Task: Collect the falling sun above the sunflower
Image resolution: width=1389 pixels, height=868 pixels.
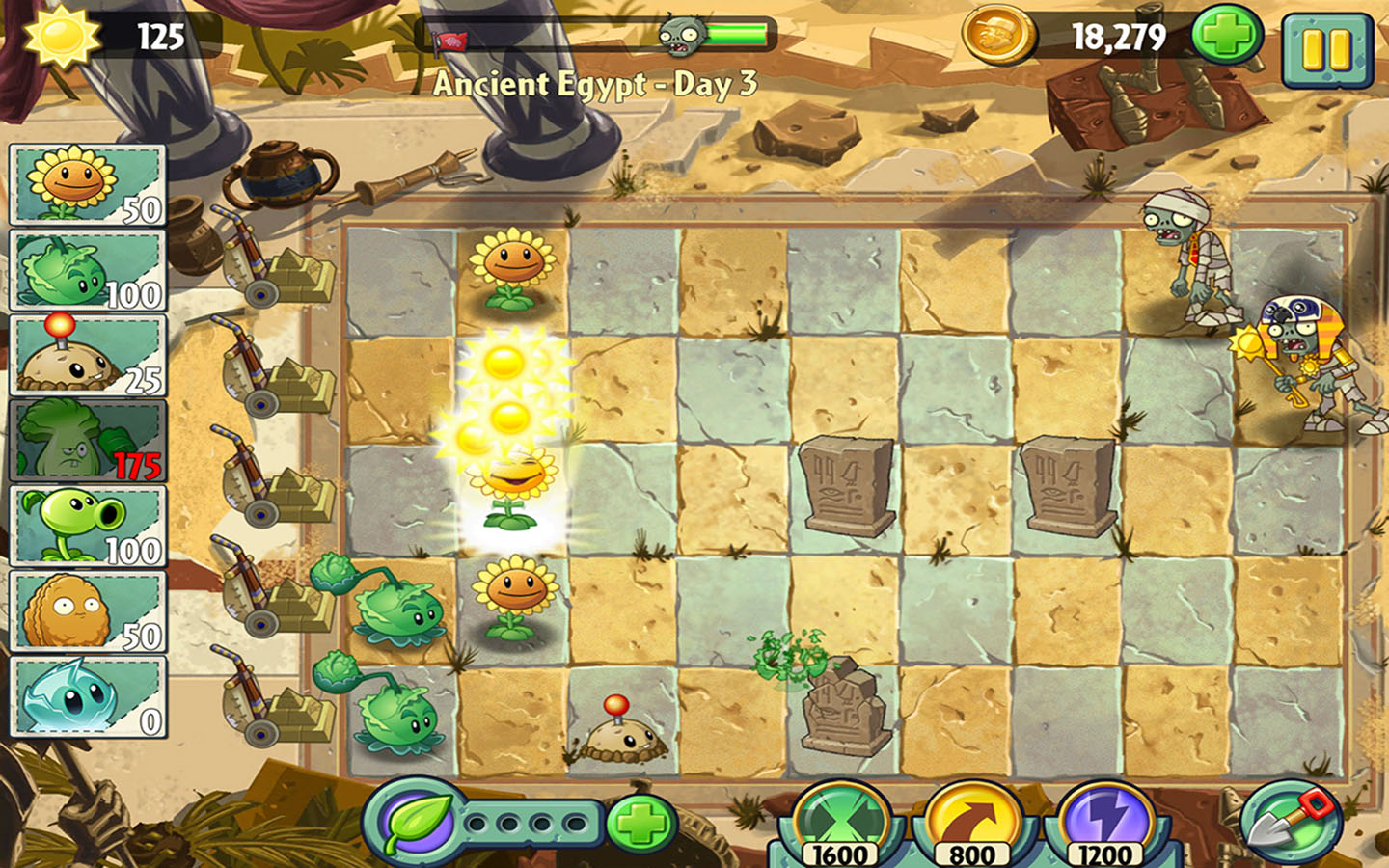Action: 504,365
